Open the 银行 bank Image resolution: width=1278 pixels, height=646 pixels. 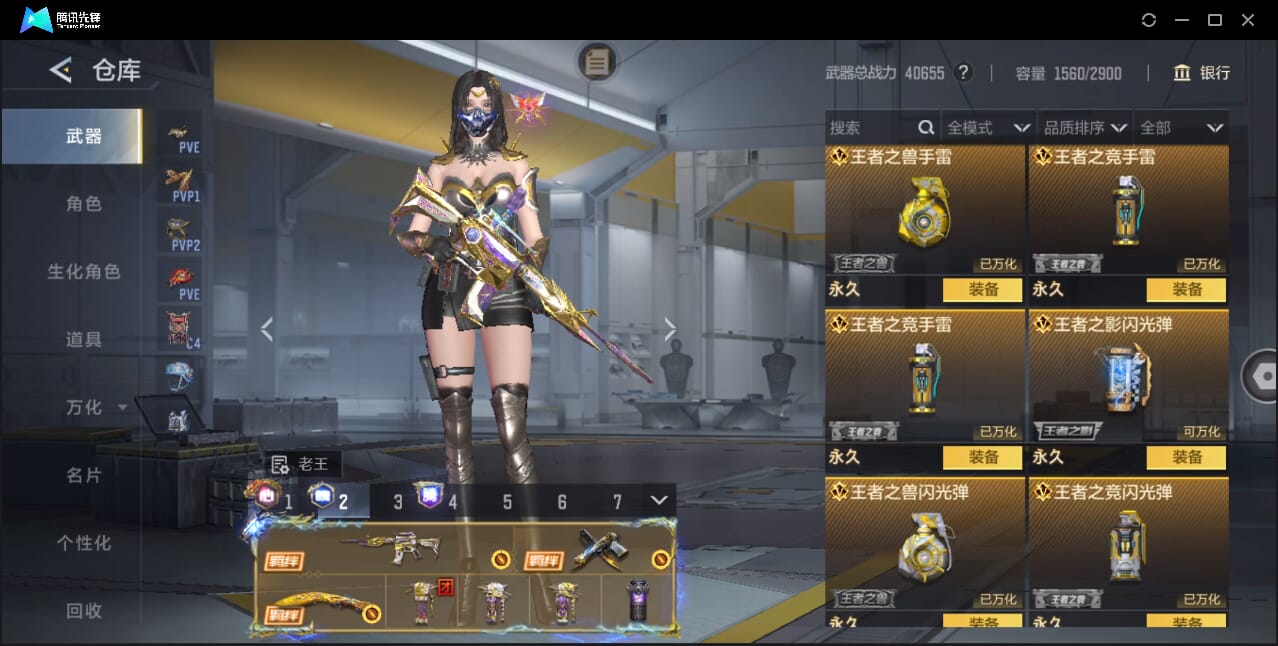pyautogui.click(x=1202, y=73)
